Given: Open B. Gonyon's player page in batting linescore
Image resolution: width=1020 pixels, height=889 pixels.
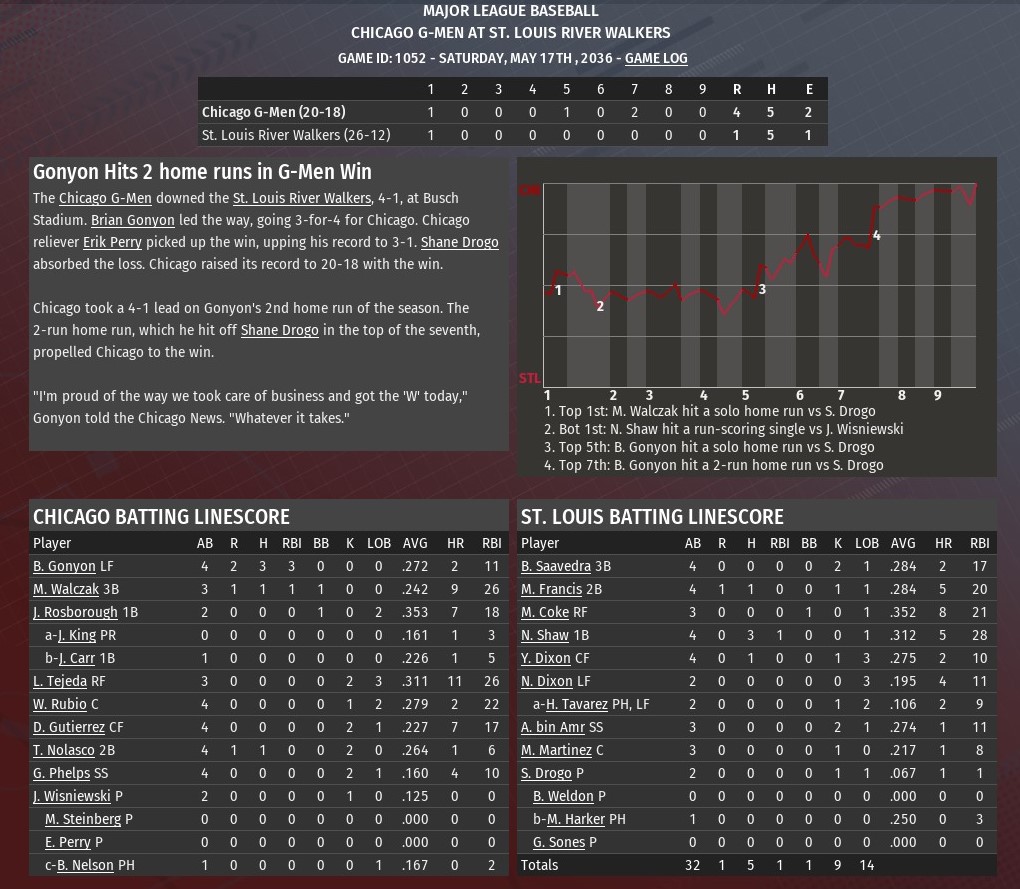Looking at the screenshot, I should pyautogui.click(x=64, y=566).
